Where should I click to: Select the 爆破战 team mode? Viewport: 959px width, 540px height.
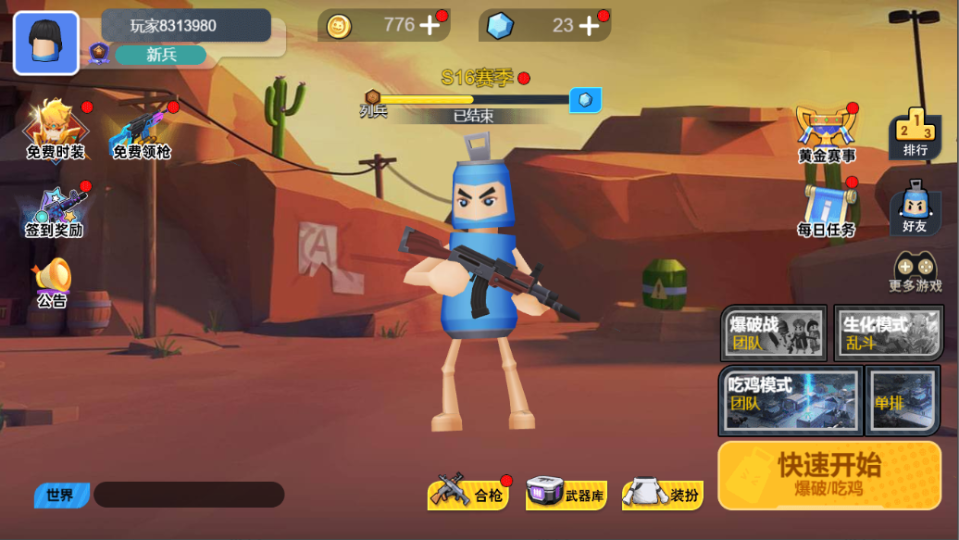point(774,333)
